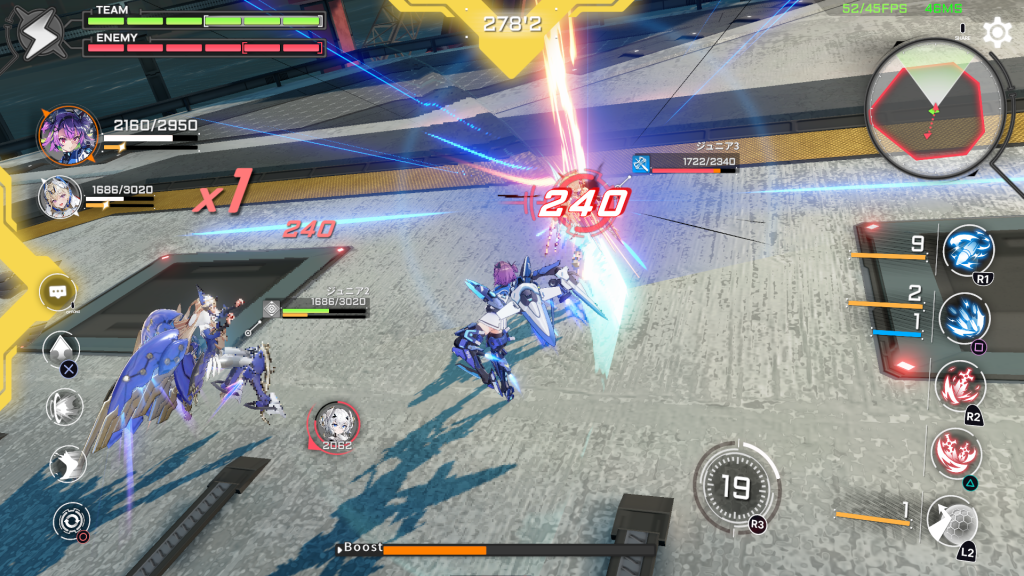Select the purple-haired pilot portrait

tap(69, 136)
